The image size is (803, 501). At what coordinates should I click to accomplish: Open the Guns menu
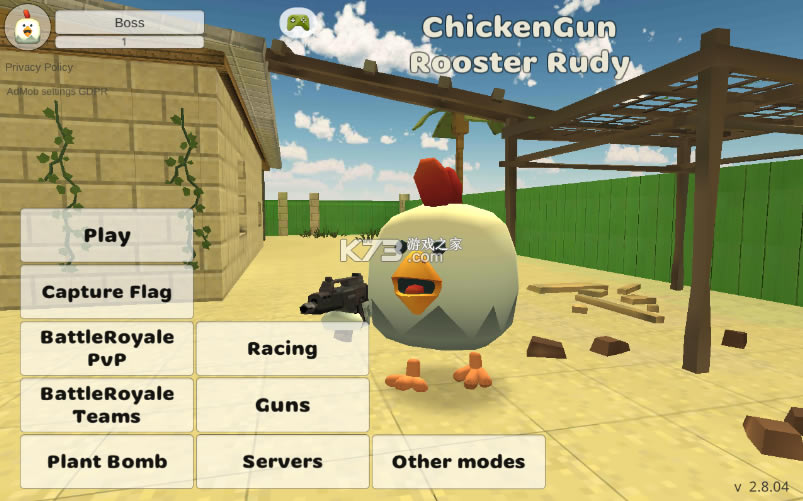coord(282,405)
